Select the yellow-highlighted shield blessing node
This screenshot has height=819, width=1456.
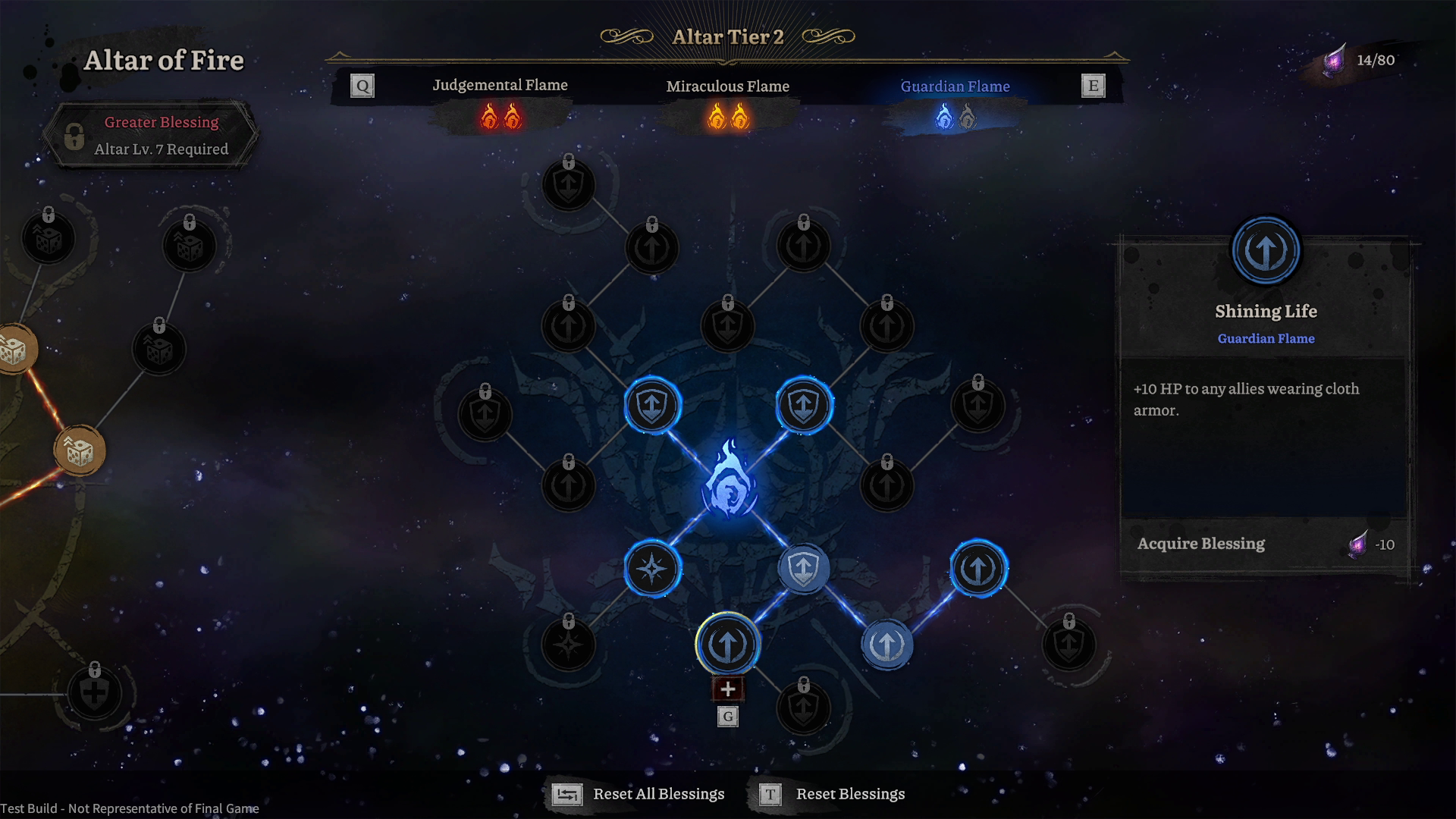(728, 642)
